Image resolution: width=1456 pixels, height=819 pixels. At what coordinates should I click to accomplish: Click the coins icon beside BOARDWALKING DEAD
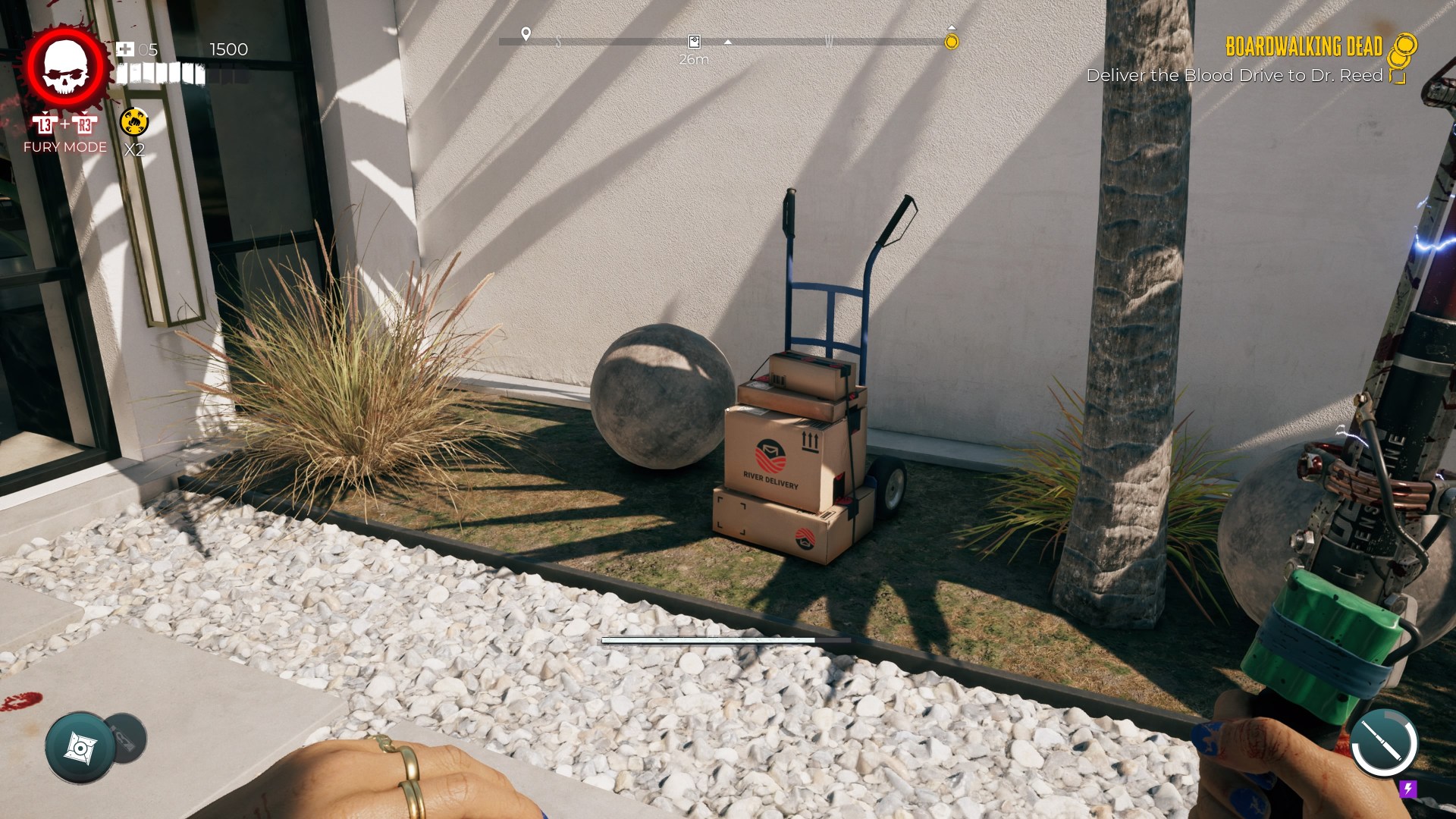click(1402, 49)
